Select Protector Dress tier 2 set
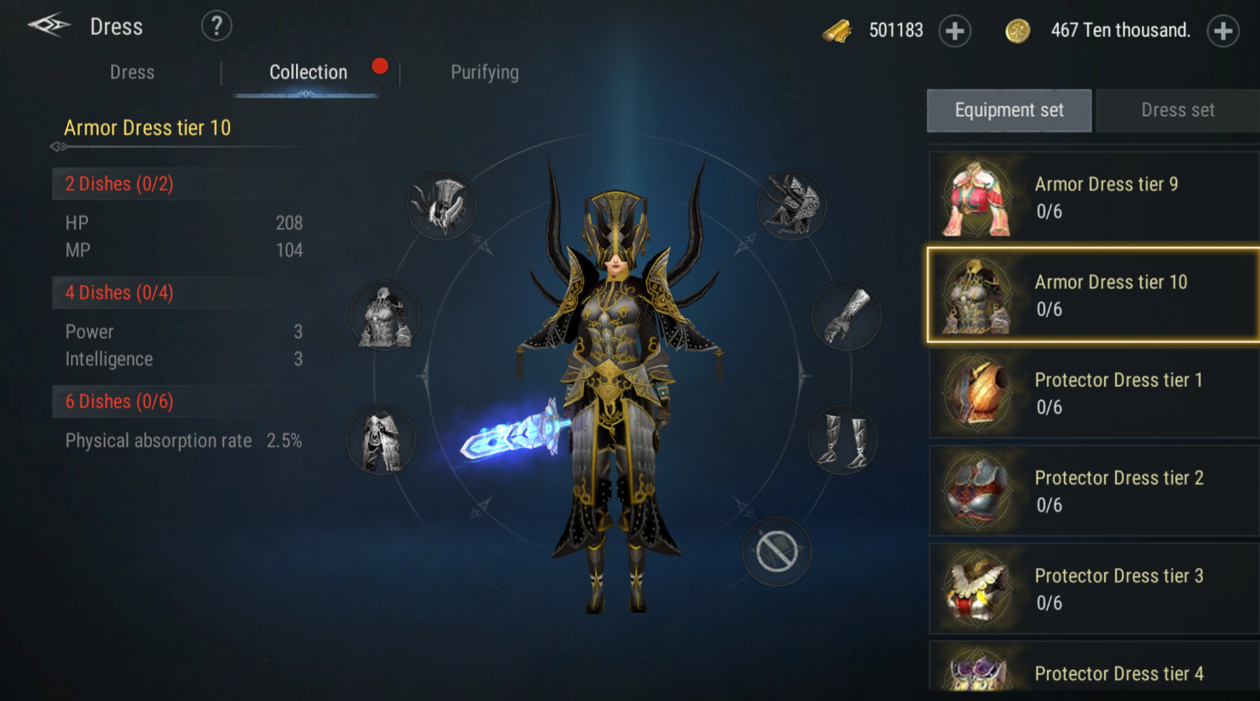Screen dimensions: 1260x701 pyautogui.click(x=1094, y=491)
